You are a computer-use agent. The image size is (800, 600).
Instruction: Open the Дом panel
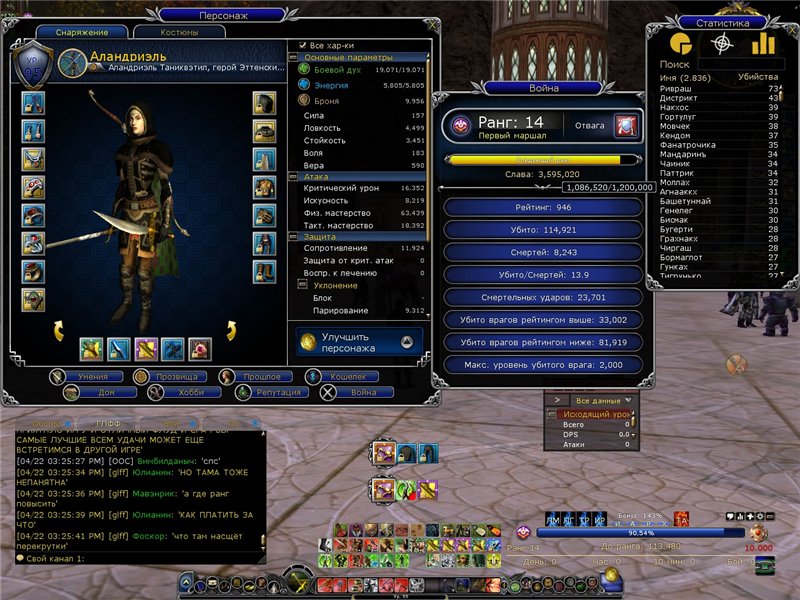(x=93, y=393)
